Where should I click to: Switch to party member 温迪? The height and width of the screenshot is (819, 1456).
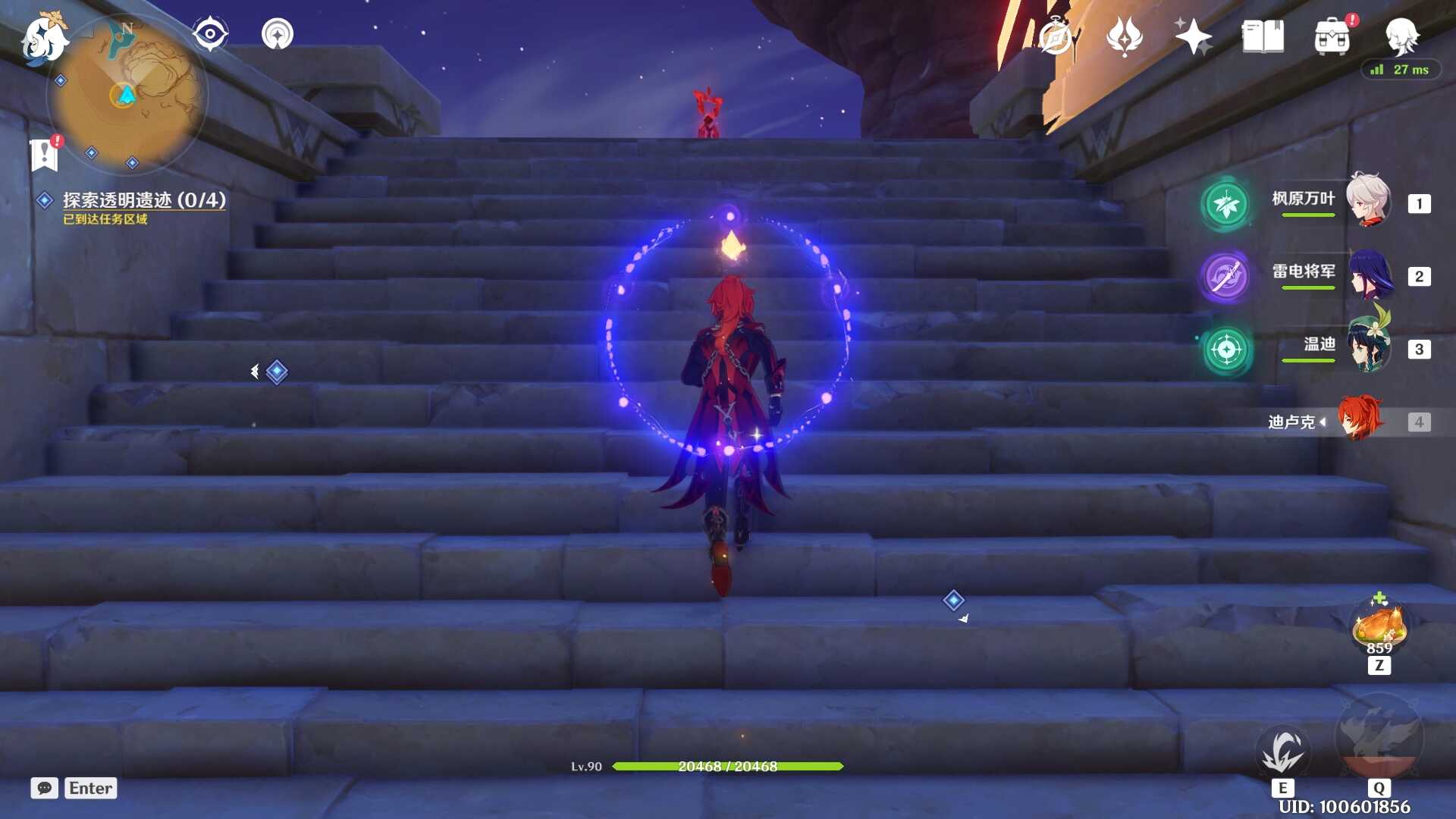point(1370,347)
